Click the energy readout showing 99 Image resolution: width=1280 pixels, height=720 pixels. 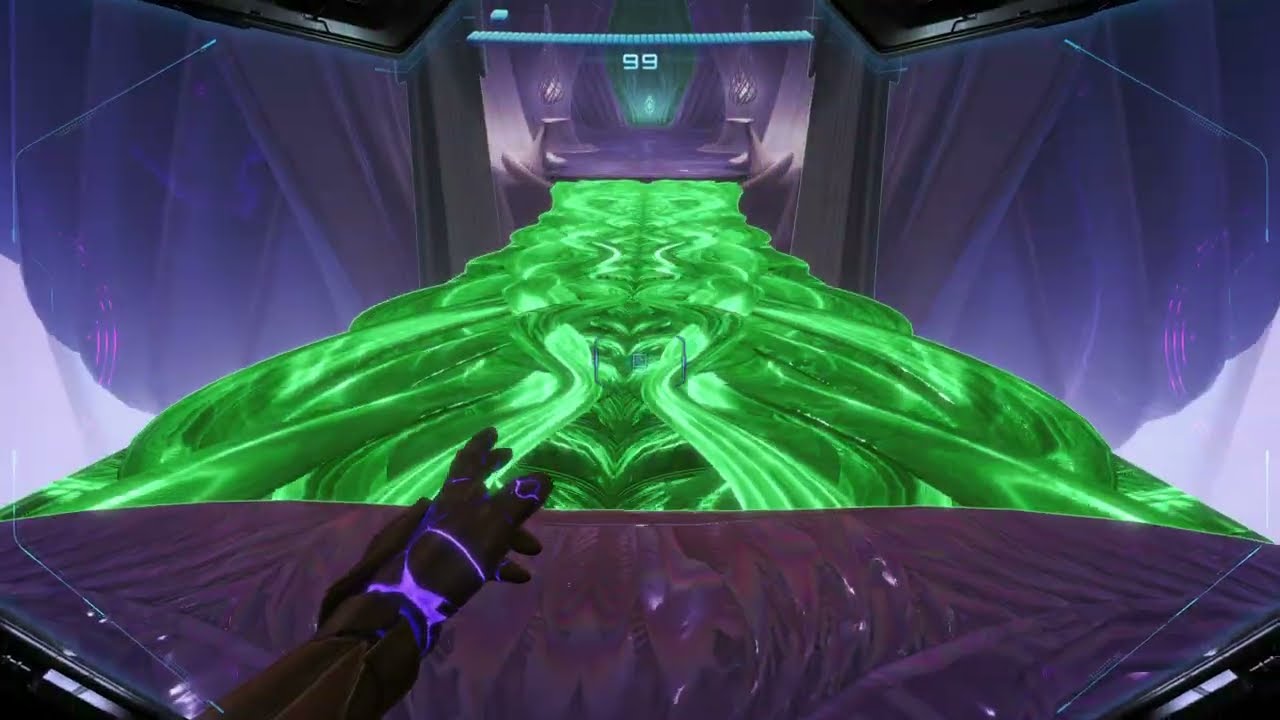pos(638,60)
